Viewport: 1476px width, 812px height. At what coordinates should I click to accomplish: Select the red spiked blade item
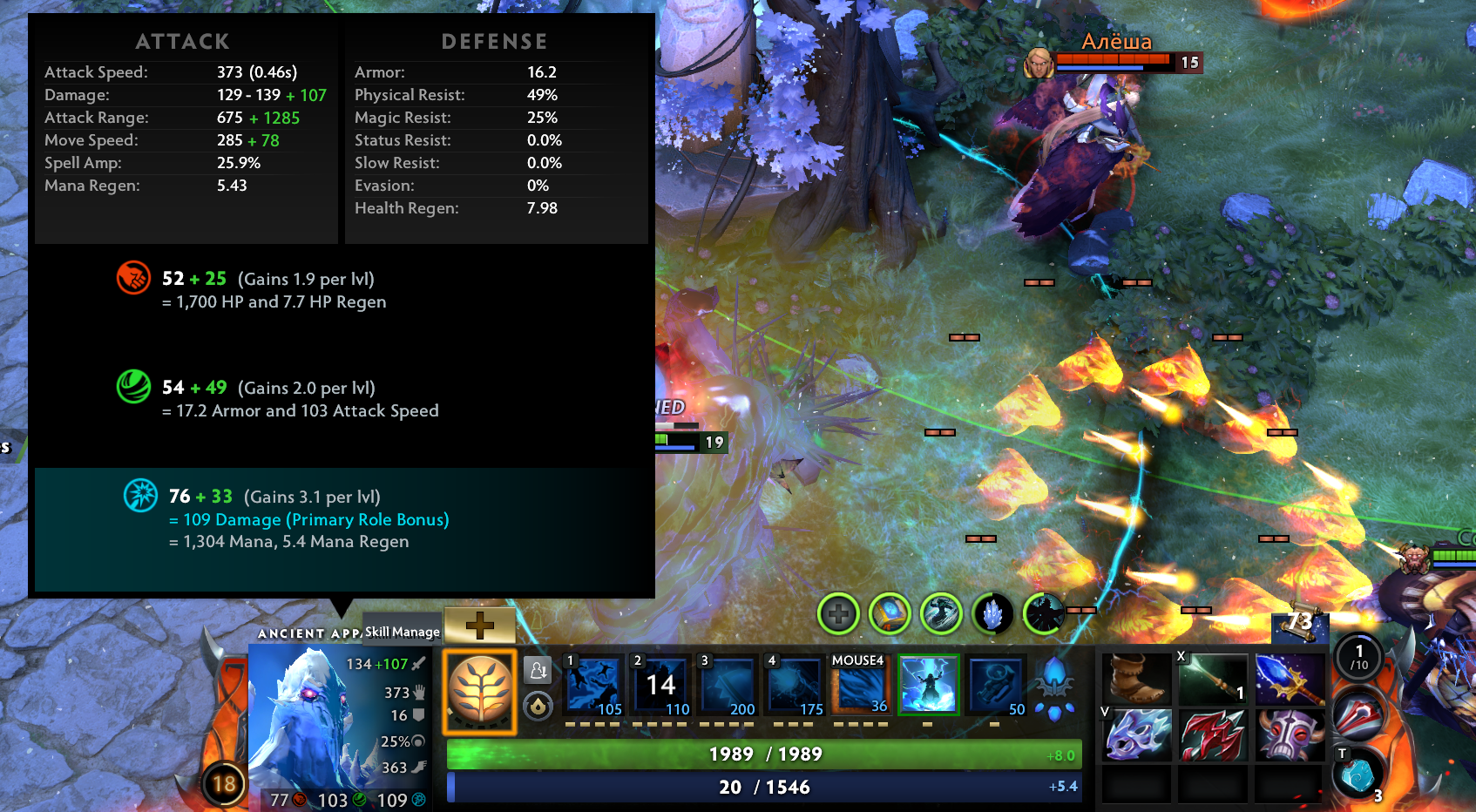[x=1212, y=734]
